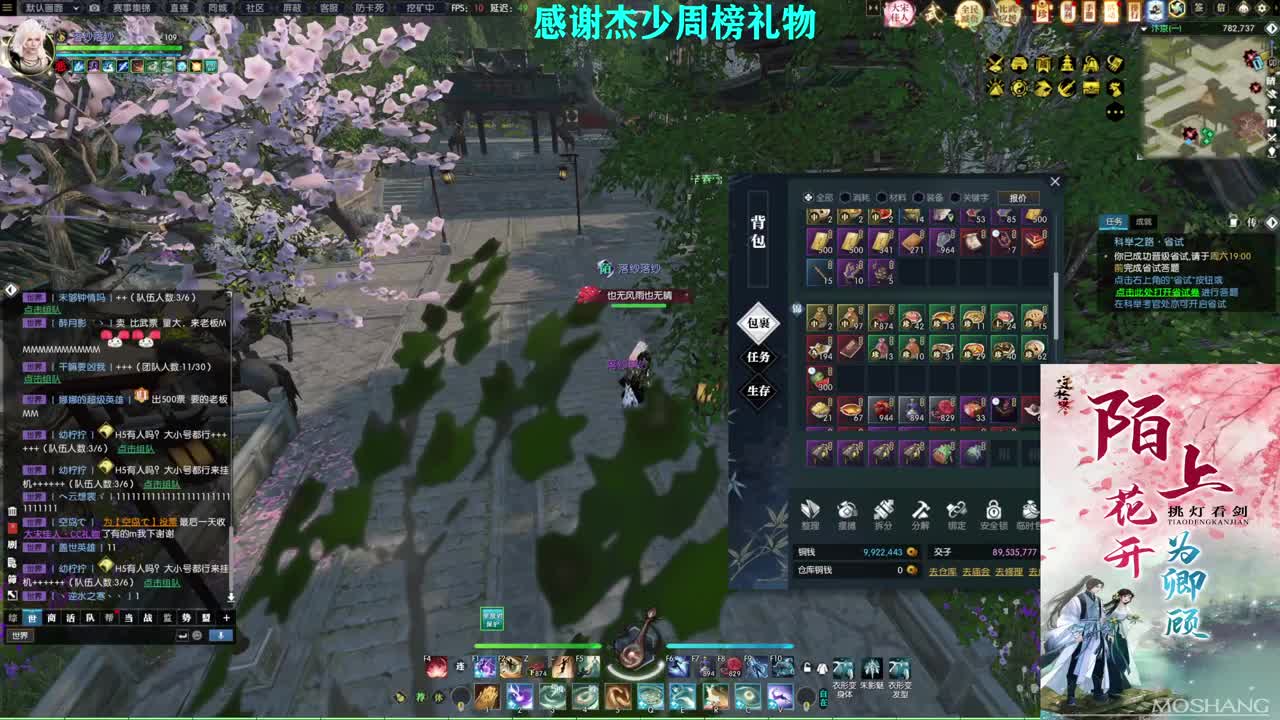Open the 默认画面 dropdown arrow
The height and width of the screenshot is (720, 1280).
(x=75, y=9)
